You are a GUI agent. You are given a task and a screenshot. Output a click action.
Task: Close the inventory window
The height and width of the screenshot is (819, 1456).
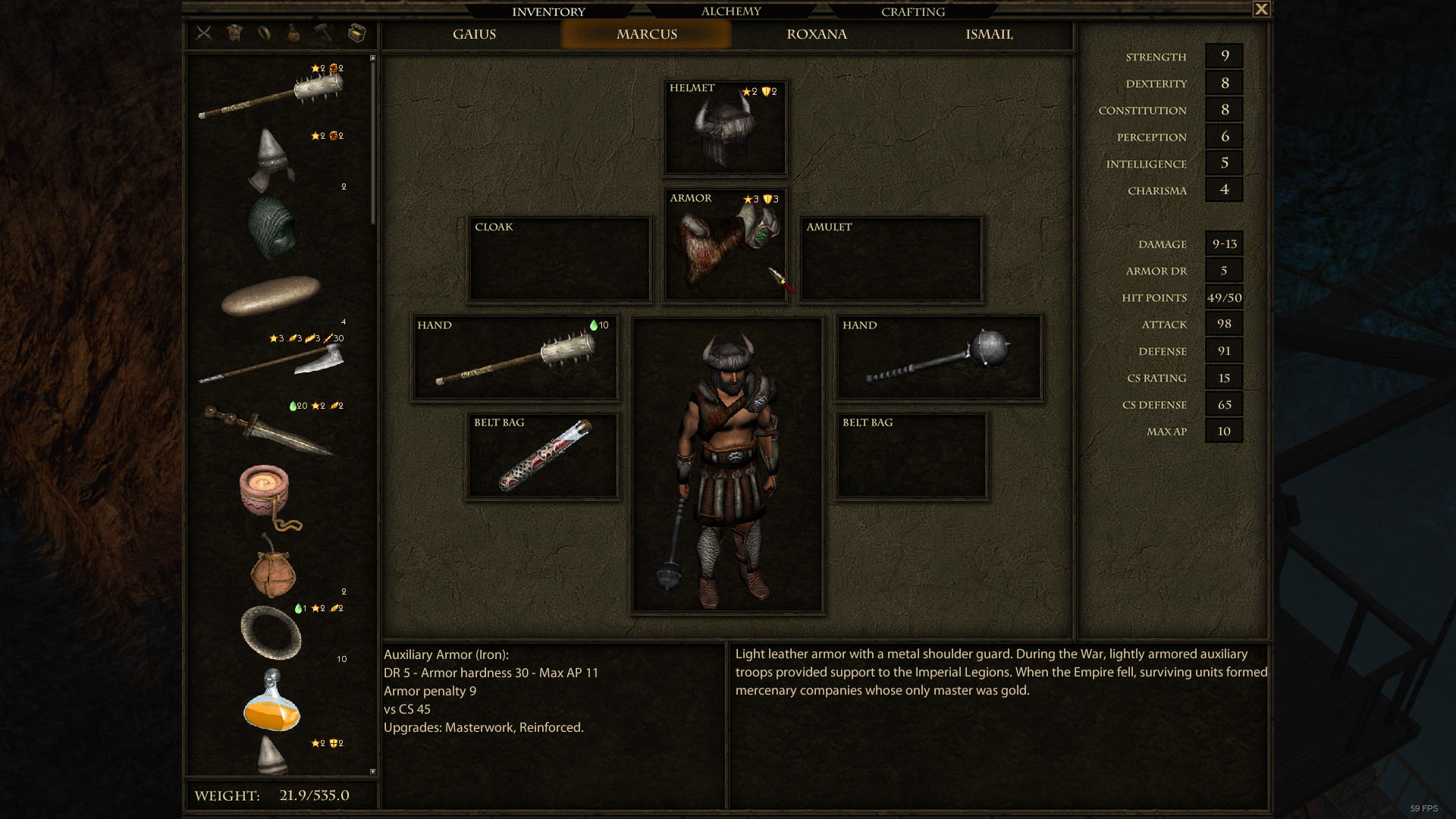1260,8
